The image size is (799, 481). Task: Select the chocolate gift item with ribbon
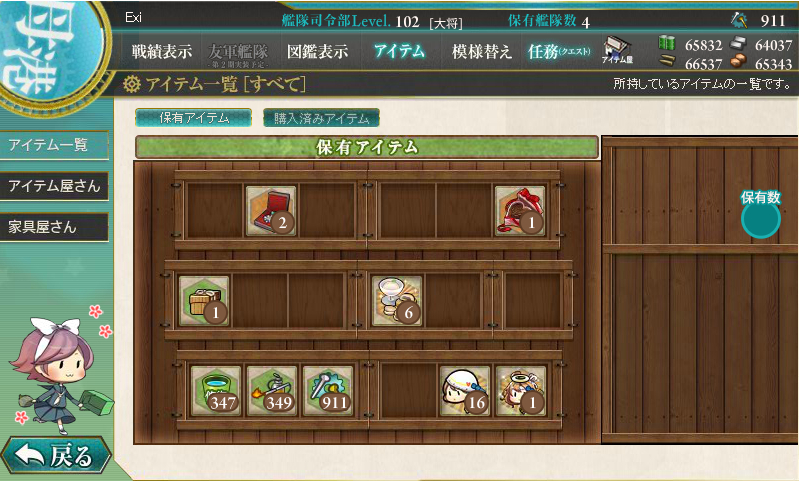click(x=520, y=210)
